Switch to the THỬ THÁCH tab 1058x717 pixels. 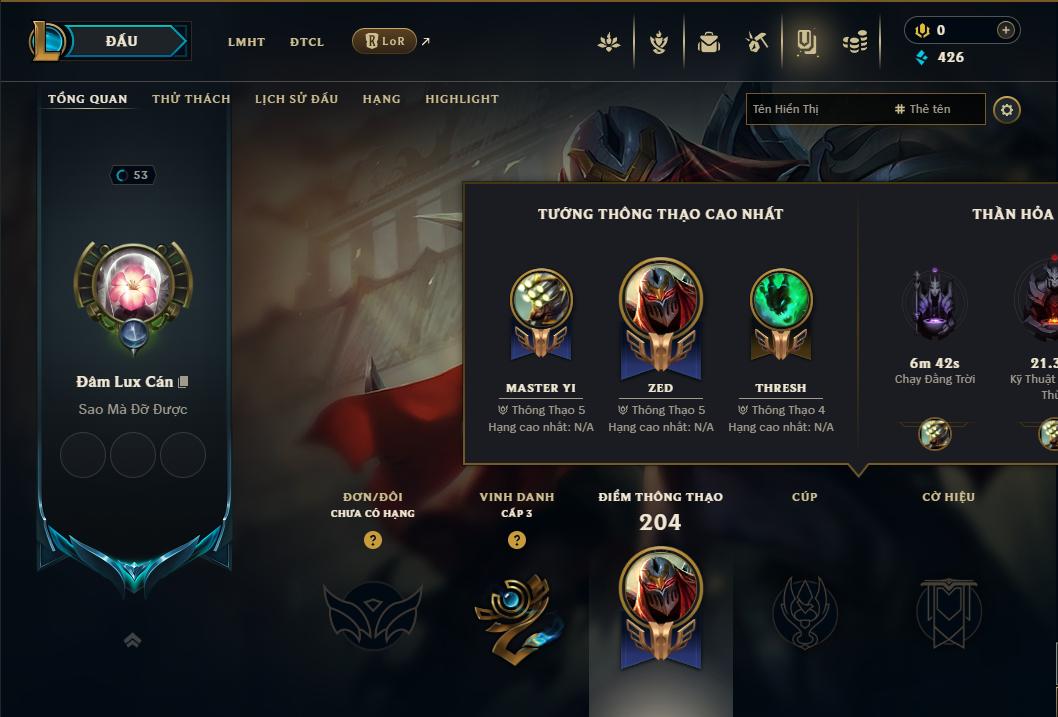(x=191, y=99)
